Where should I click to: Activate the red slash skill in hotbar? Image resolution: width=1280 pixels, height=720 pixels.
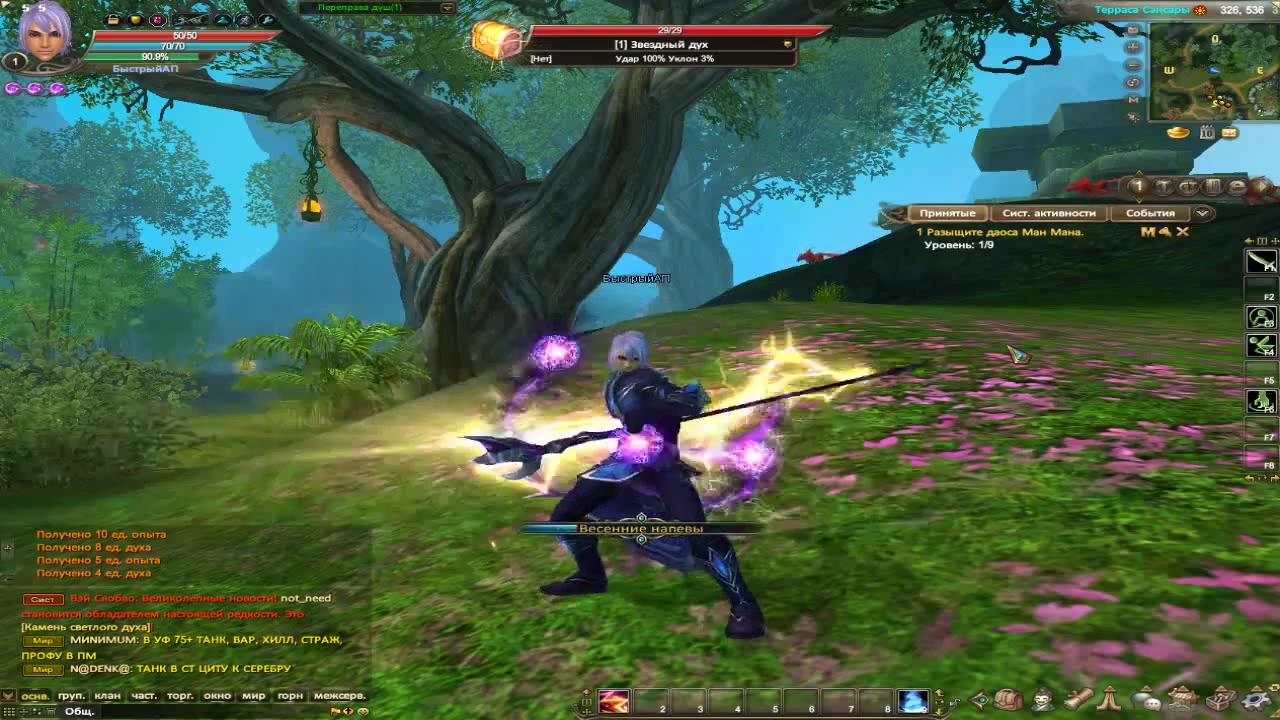click(x=614, y=702)
